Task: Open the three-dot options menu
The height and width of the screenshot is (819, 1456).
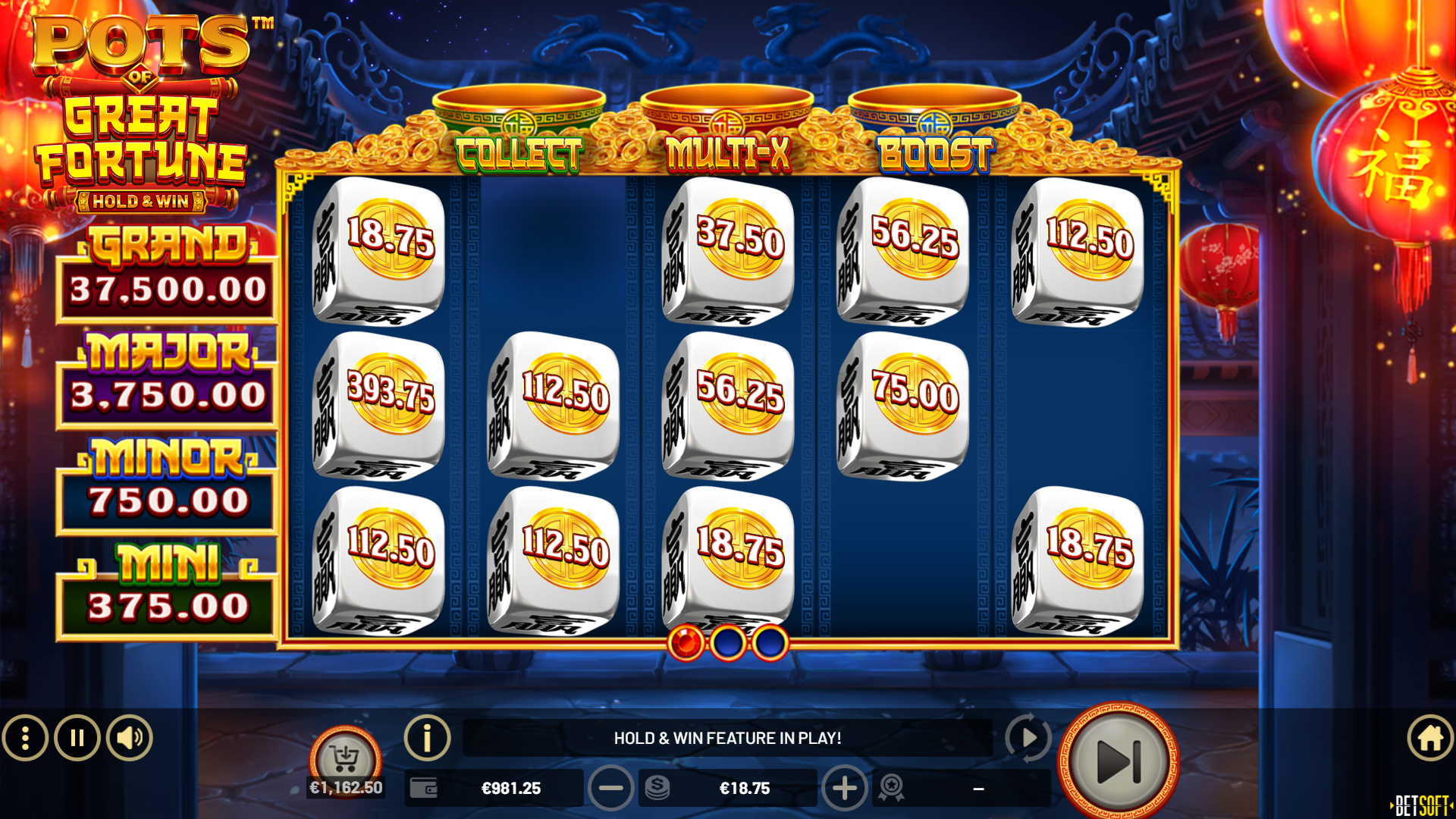Action: (x=27, y=737)
